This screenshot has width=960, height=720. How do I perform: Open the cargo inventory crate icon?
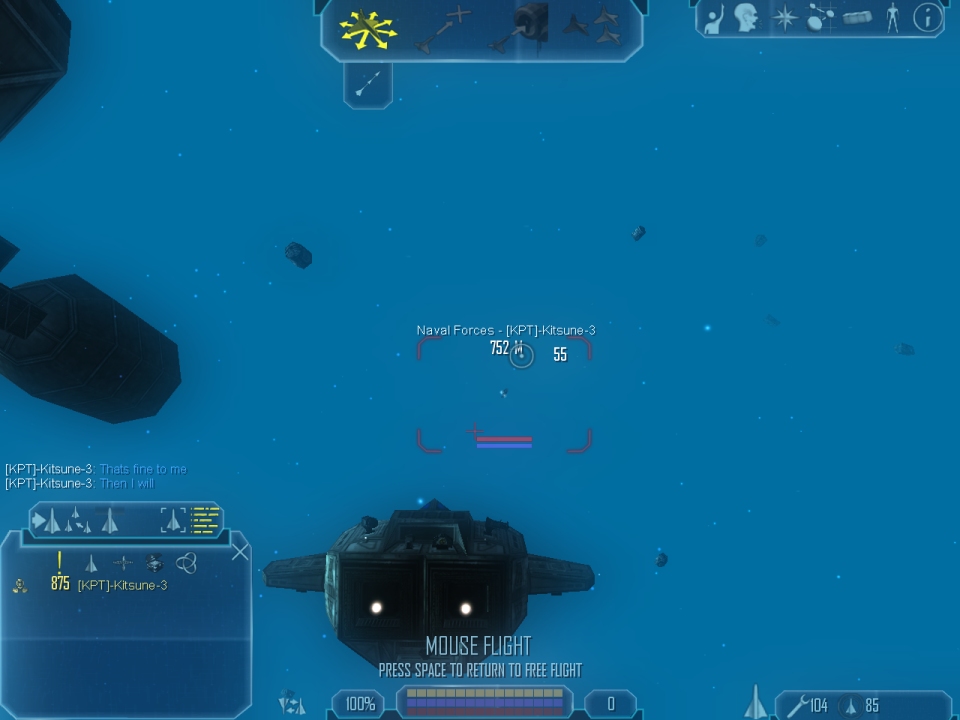(x=857, y=19)
